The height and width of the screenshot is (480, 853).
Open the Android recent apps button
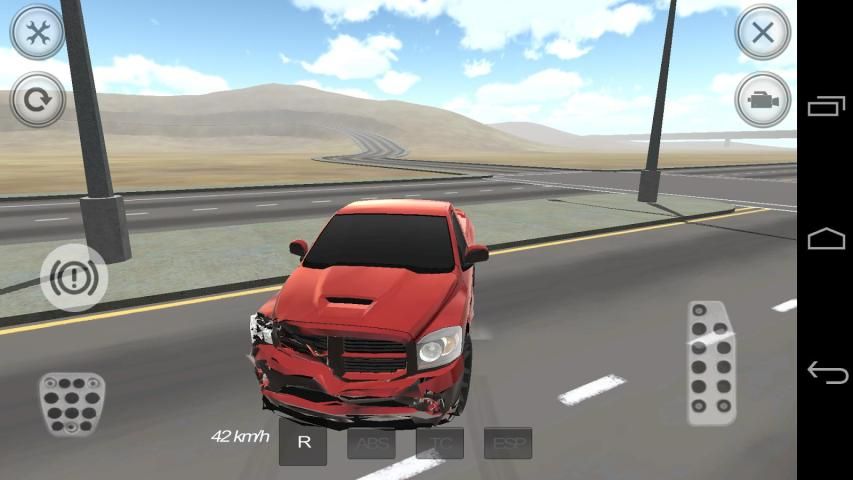click(826, 106)
